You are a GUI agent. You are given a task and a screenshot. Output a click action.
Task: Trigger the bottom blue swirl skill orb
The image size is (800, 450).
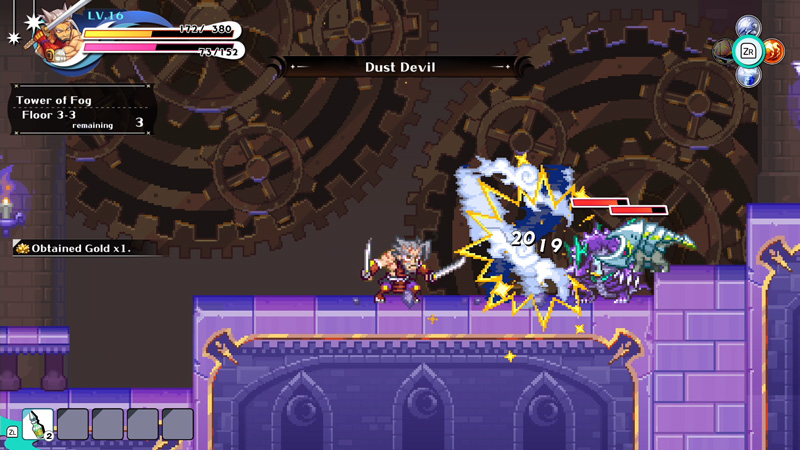pos(748,75)
